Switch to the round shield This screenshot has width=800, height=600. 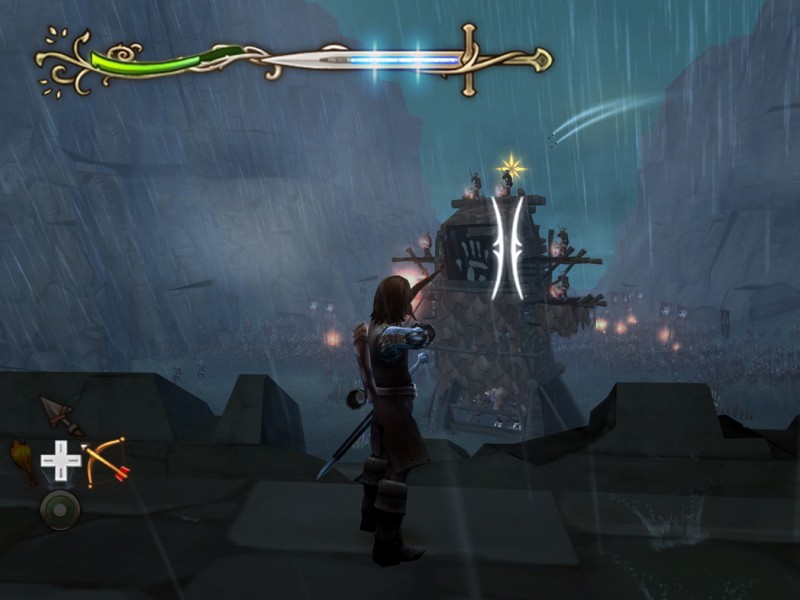coord(60,509)
